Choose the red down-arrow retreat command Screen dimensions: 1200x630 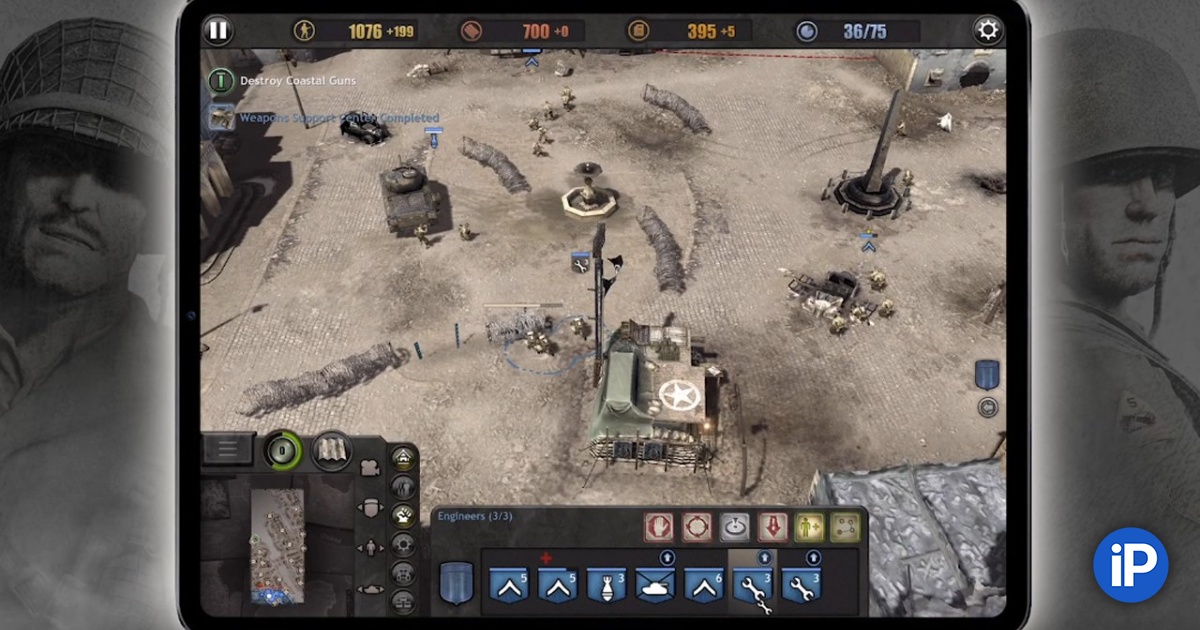(772, 526)
